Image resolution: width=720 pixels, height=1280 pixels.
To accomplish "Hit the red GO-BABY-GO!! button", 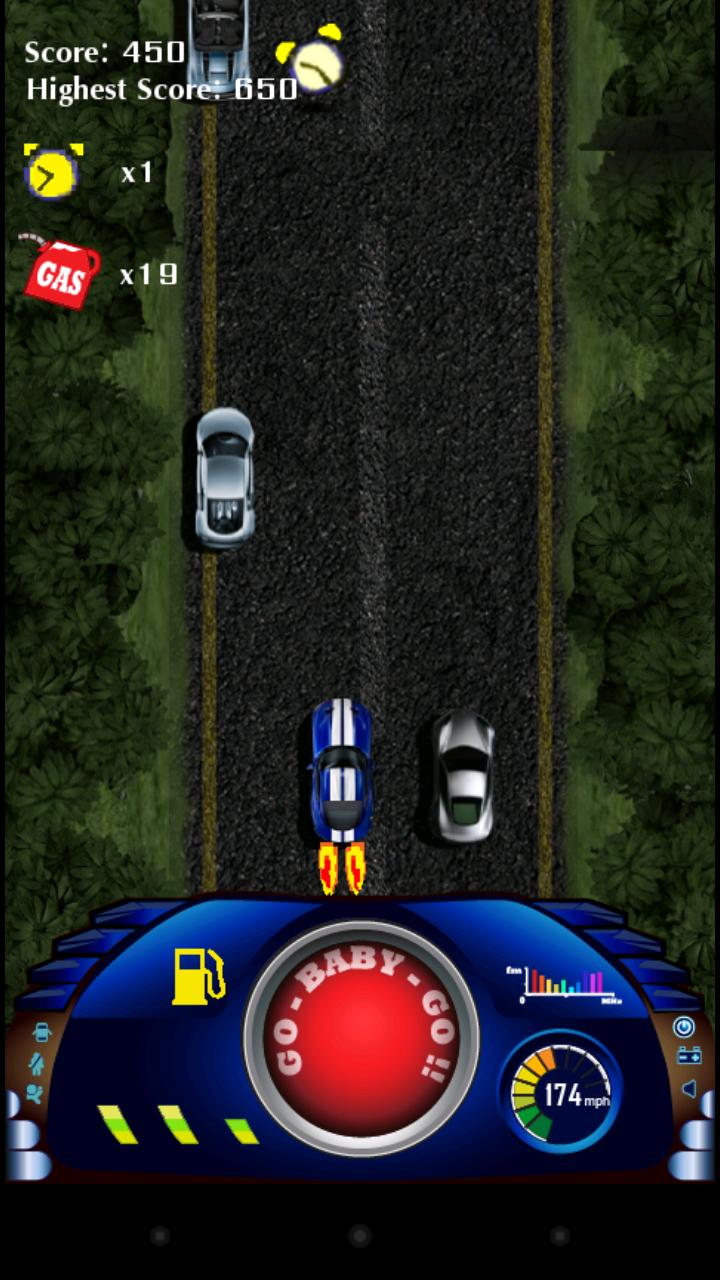I will click(x=360, y=1038).
